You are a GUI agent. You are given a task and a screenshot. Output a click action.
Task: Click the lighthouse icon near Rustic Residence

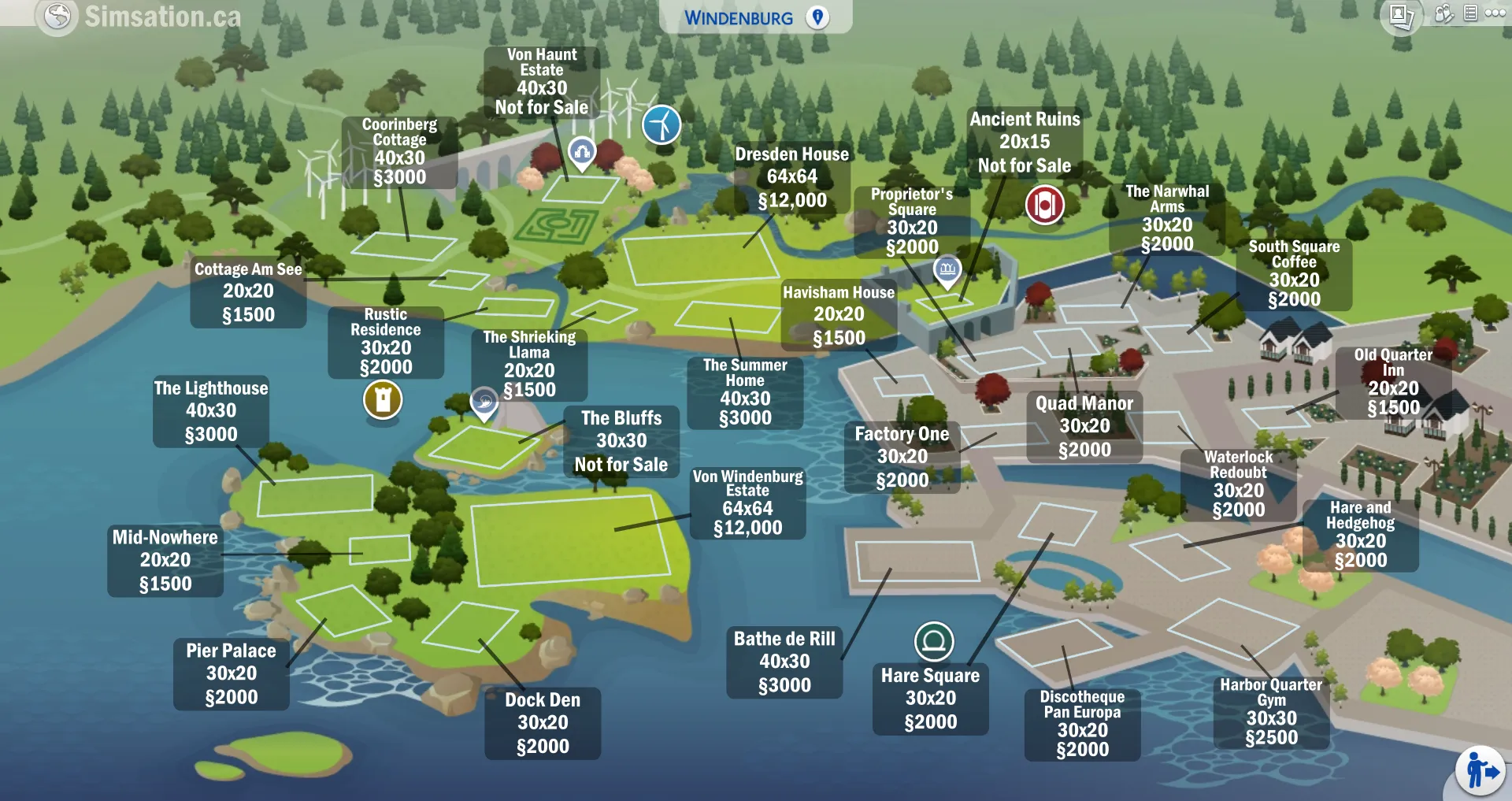point(383,400)
